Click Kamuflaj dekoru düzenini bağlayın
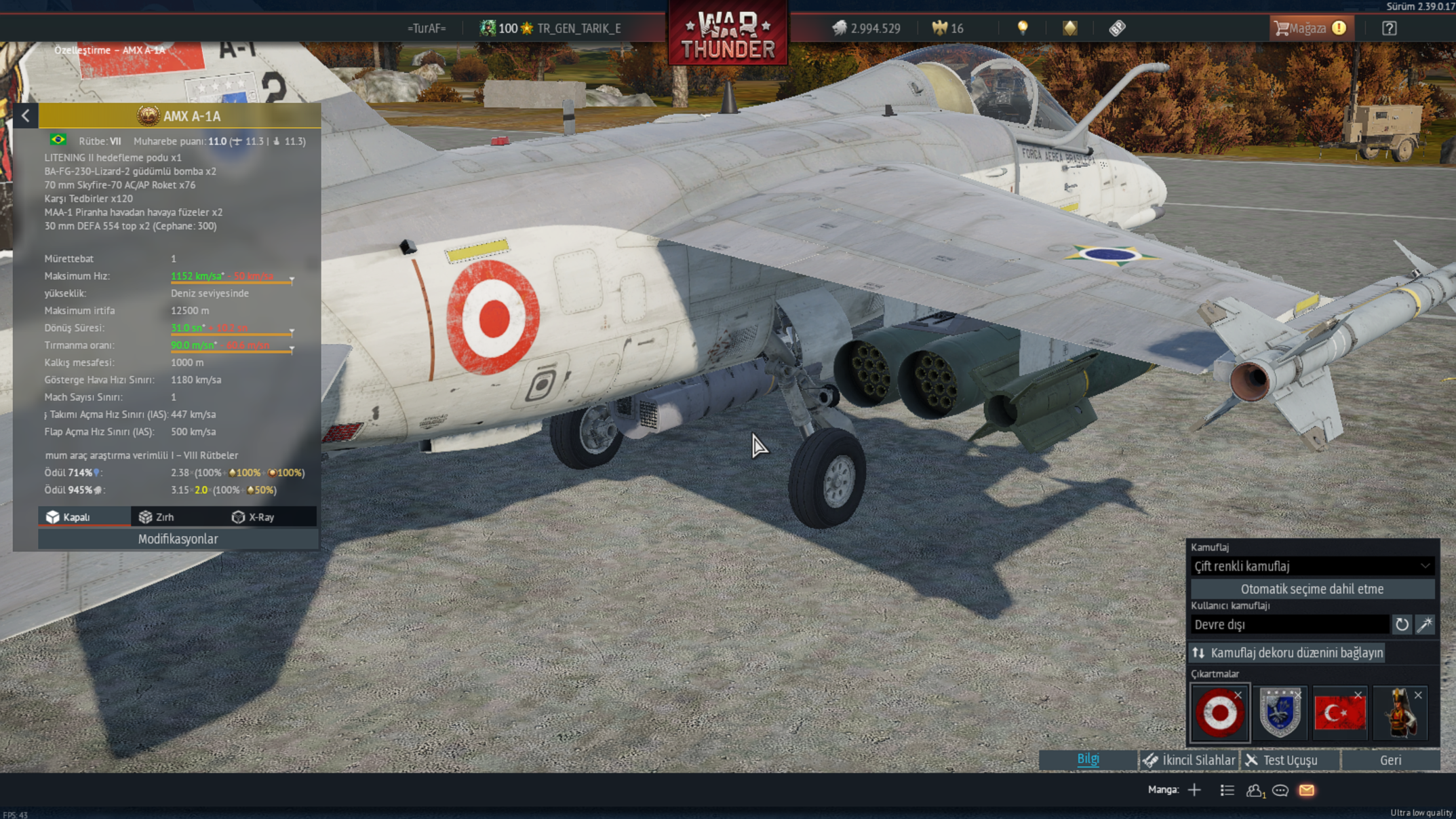Viewport: 1456px width, 819px height. pyautogui.click(x=1288, y=653)
